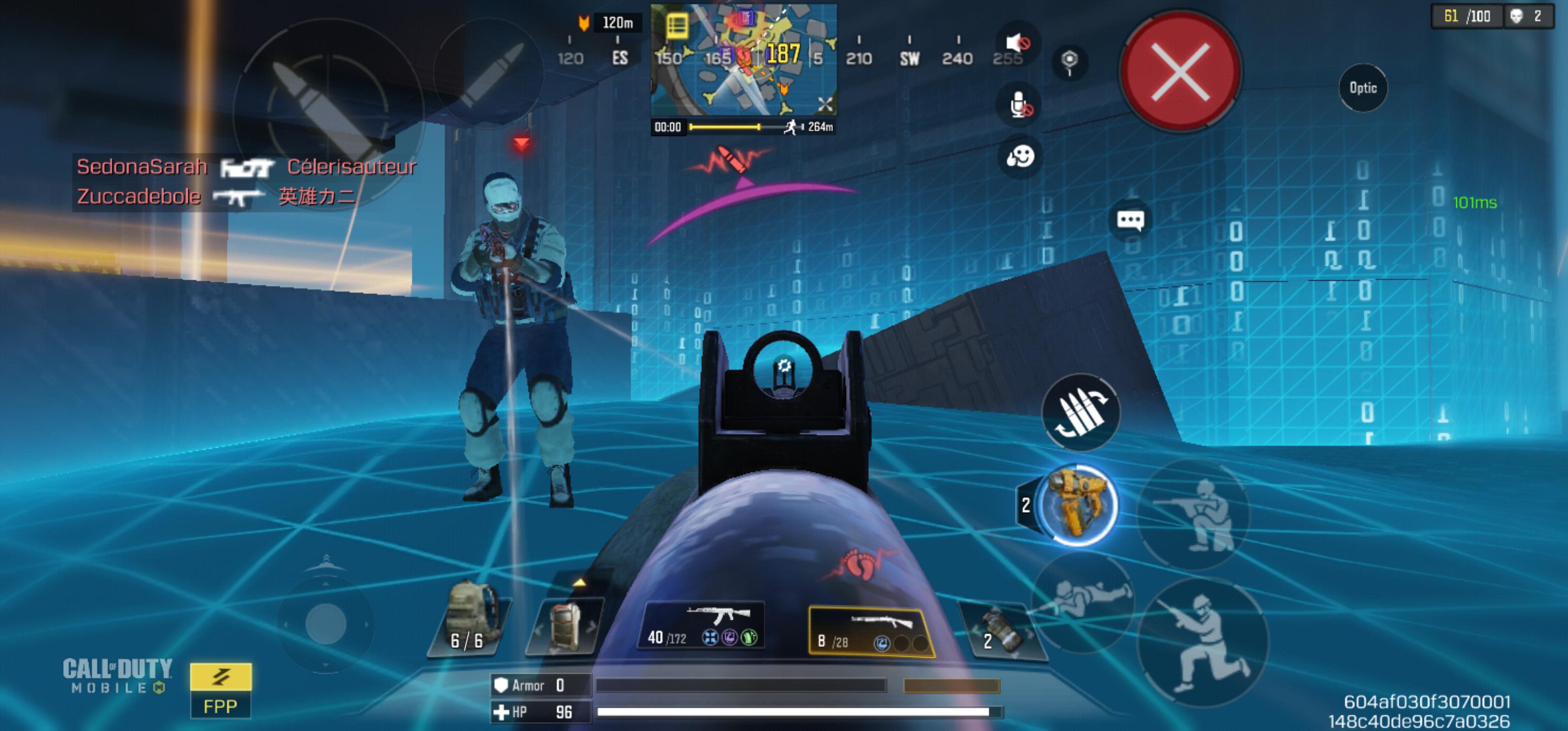Screen dimensions: 1568x731
Task: Toggle the FPP camera perspective
Action: click(220, 691)
